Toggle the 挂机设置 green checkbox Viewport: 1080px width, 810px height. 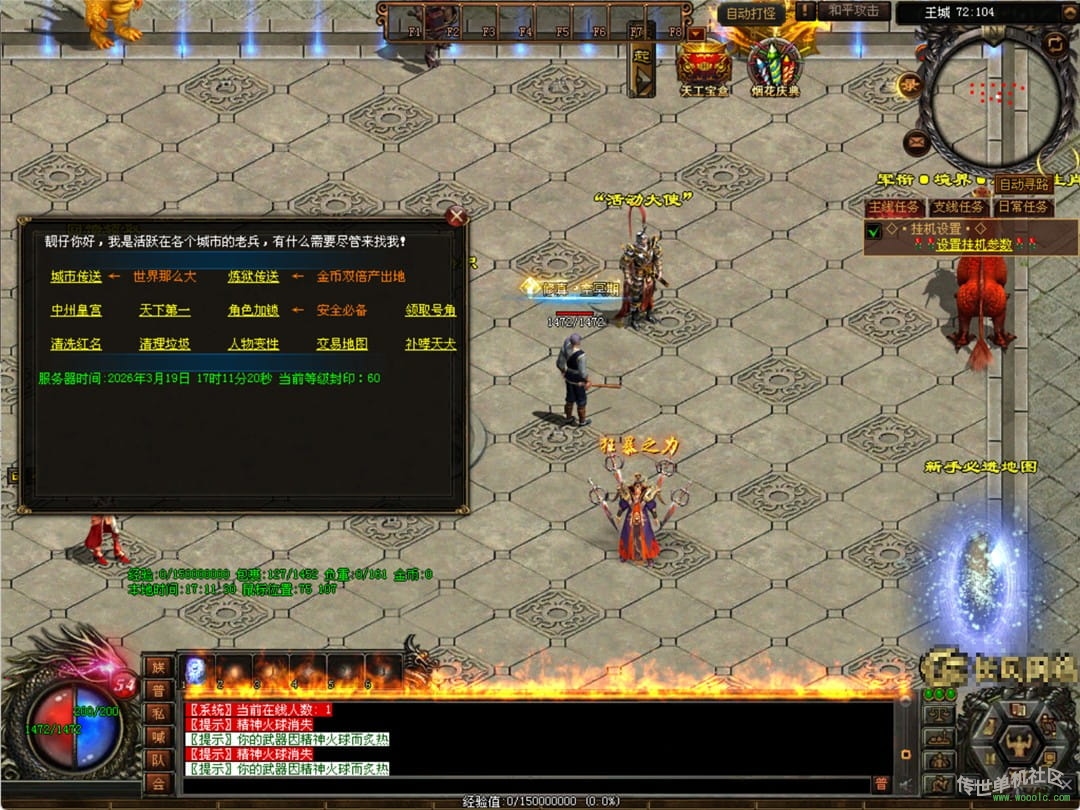(x=874, y=232)
